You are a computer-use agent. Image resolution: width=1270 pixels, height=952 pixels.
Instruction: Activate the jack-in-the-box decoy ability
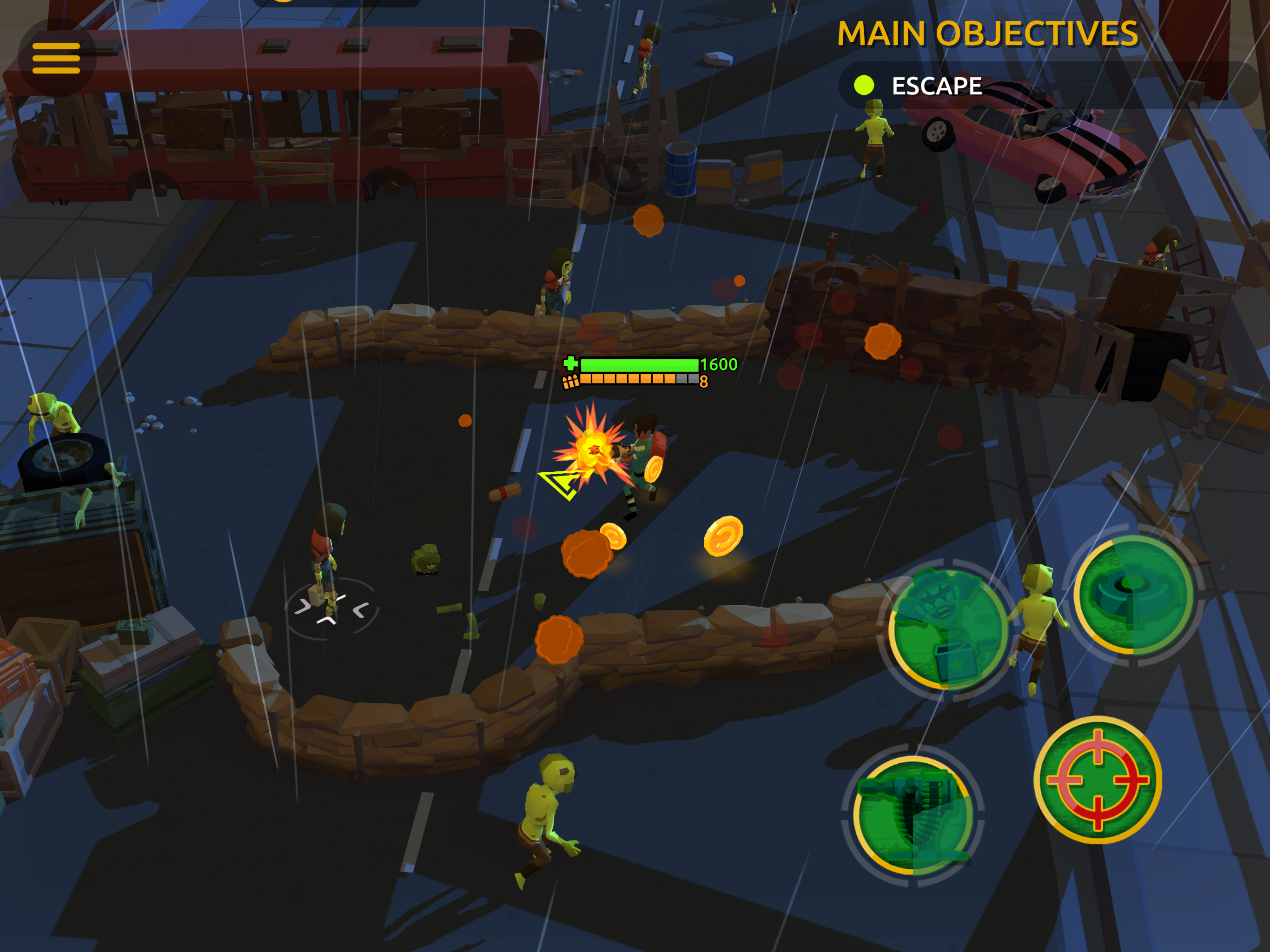pyautogui.click(x=947, y=630)
